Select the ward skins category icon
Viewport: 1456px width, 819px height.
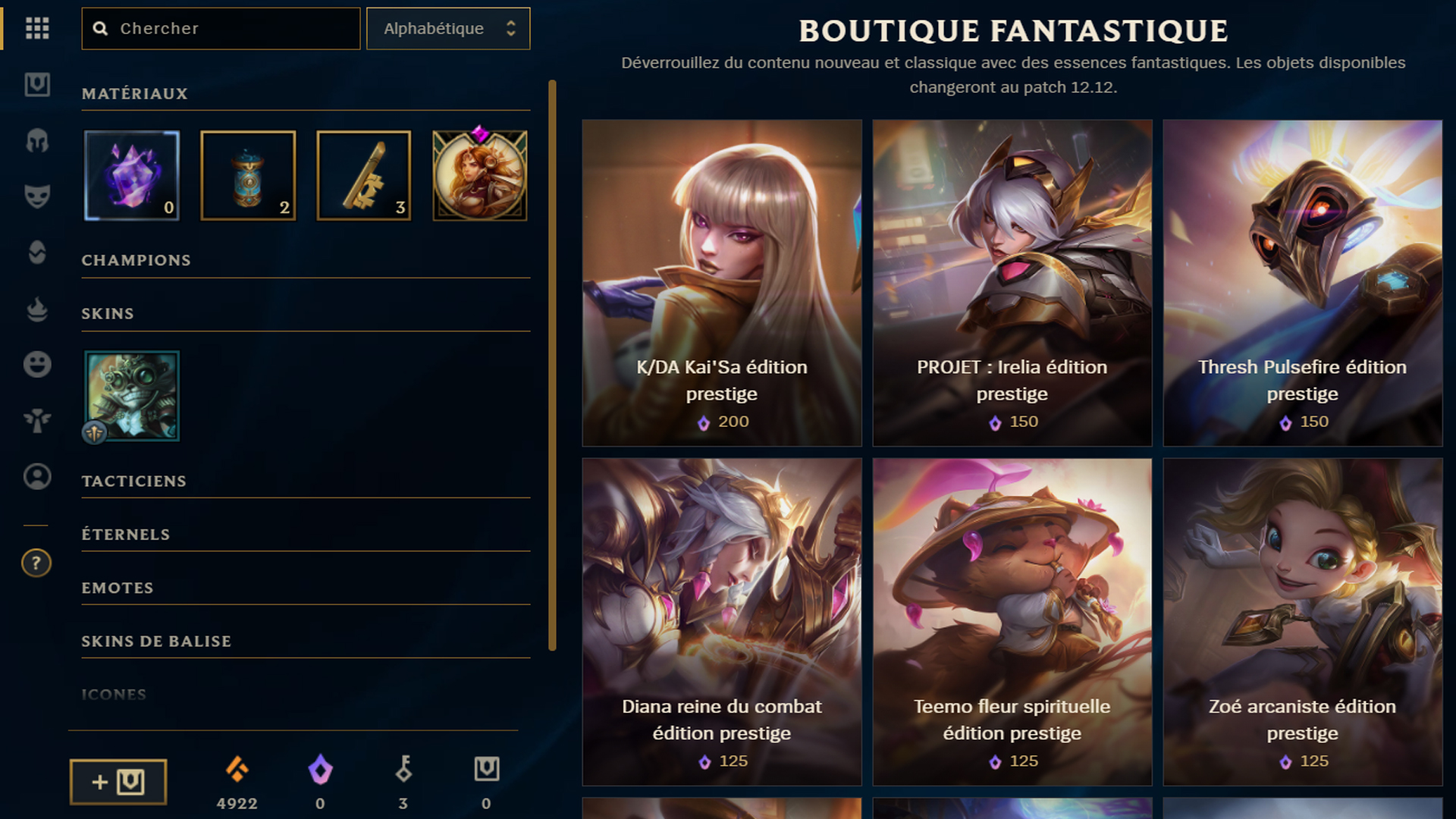pos(36,421)
